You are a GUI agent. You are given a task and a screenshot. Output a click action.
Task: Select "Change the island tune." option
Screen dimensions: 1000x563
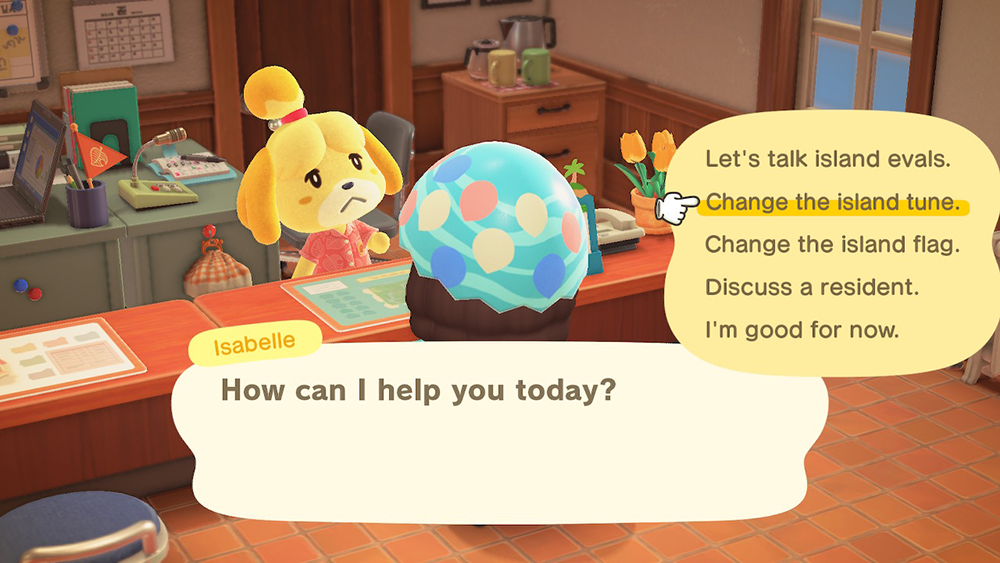(832, 203)
